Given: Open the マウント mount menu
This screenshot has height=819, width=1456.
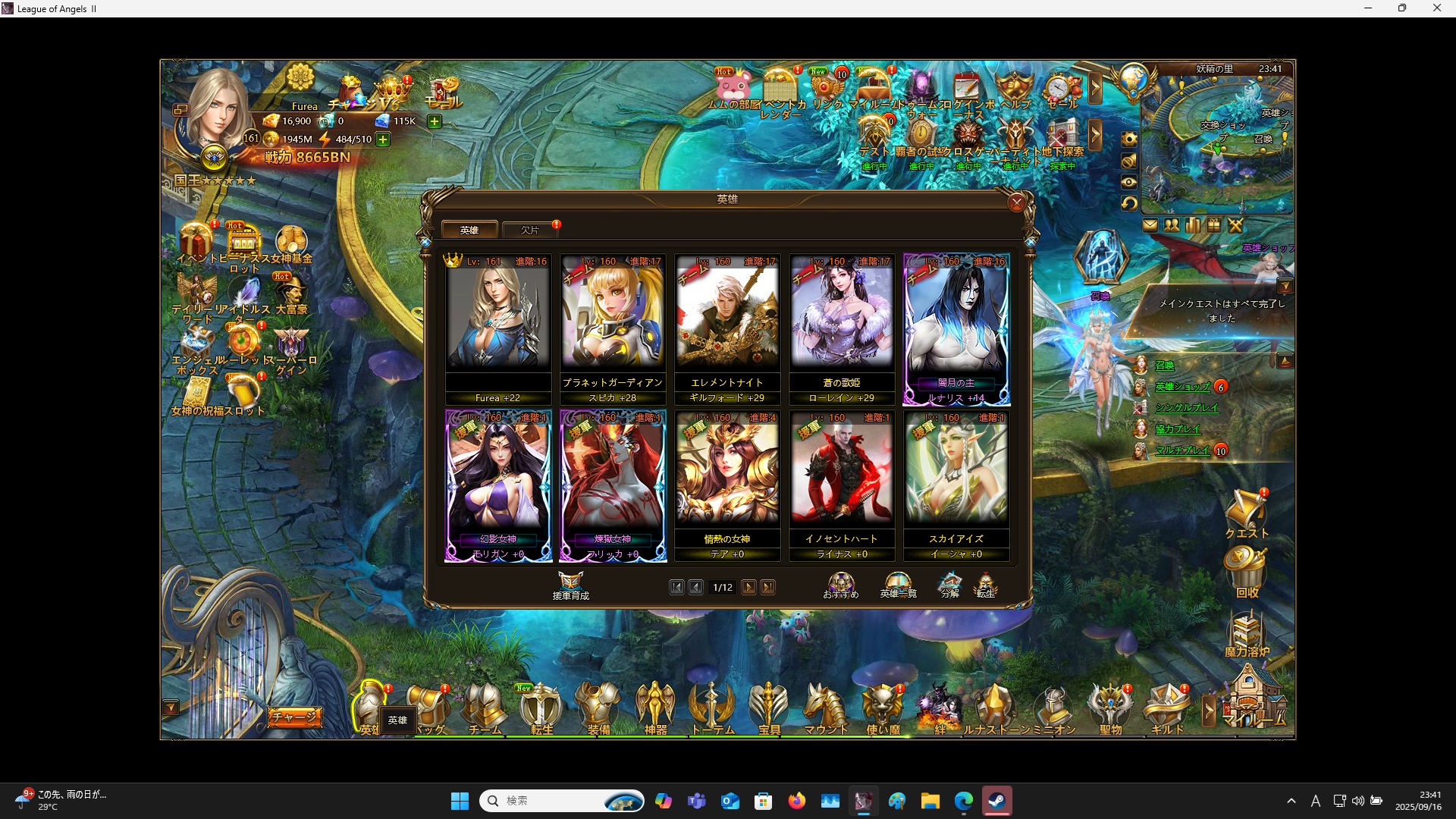Looking at the screenshot, I should (x=825, y=708).
